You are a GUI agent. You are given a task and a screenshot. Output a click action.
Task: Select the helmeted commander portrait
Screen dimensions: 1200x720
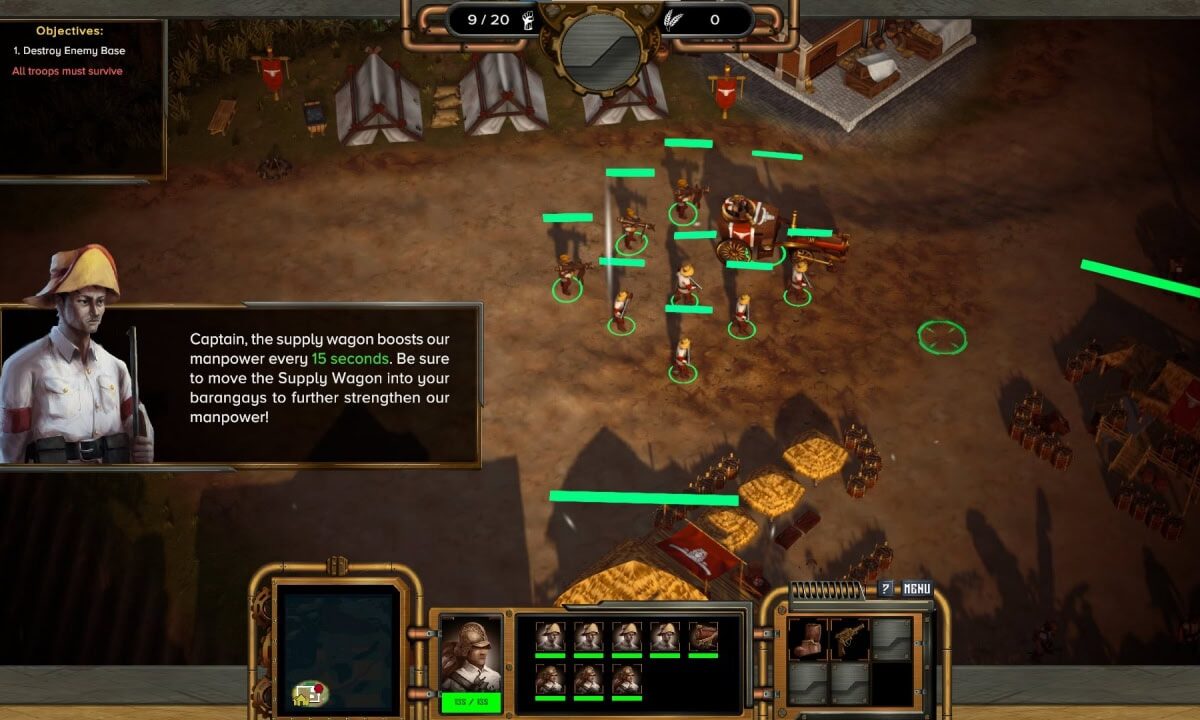(471, 654)
